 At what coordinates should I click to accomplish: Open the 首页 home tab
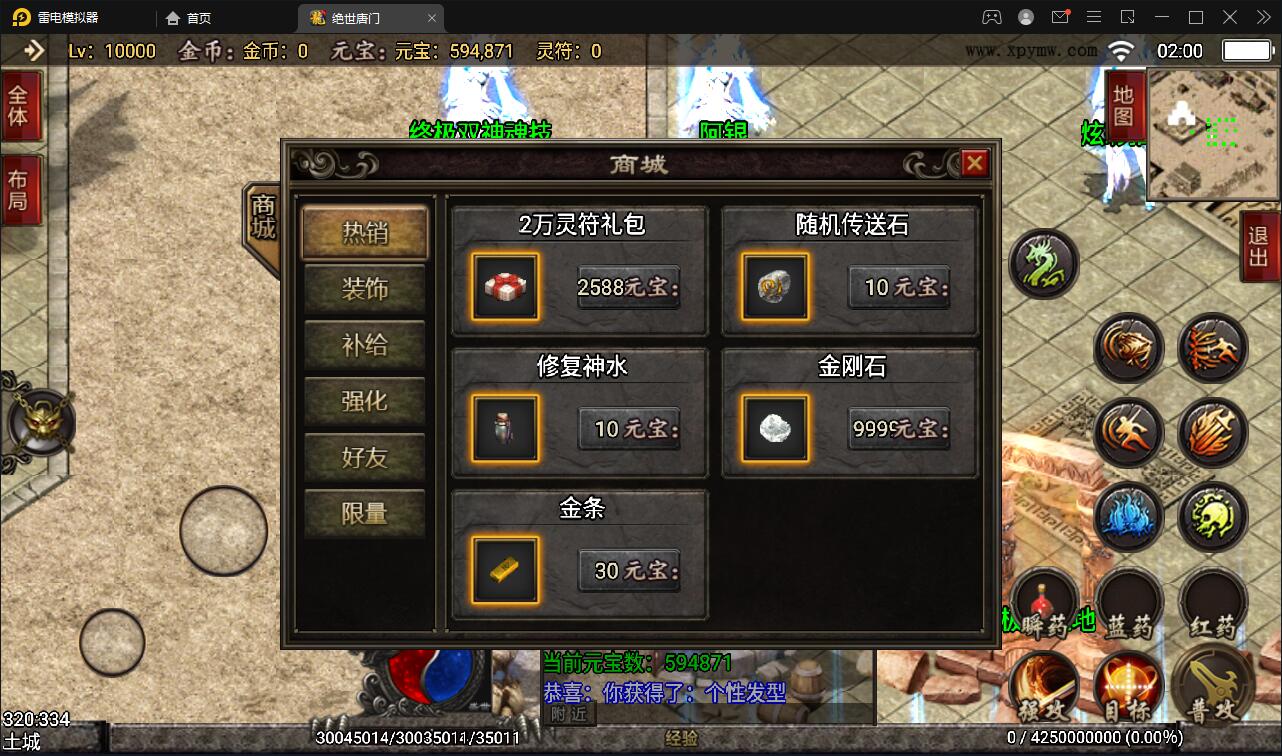187,17
